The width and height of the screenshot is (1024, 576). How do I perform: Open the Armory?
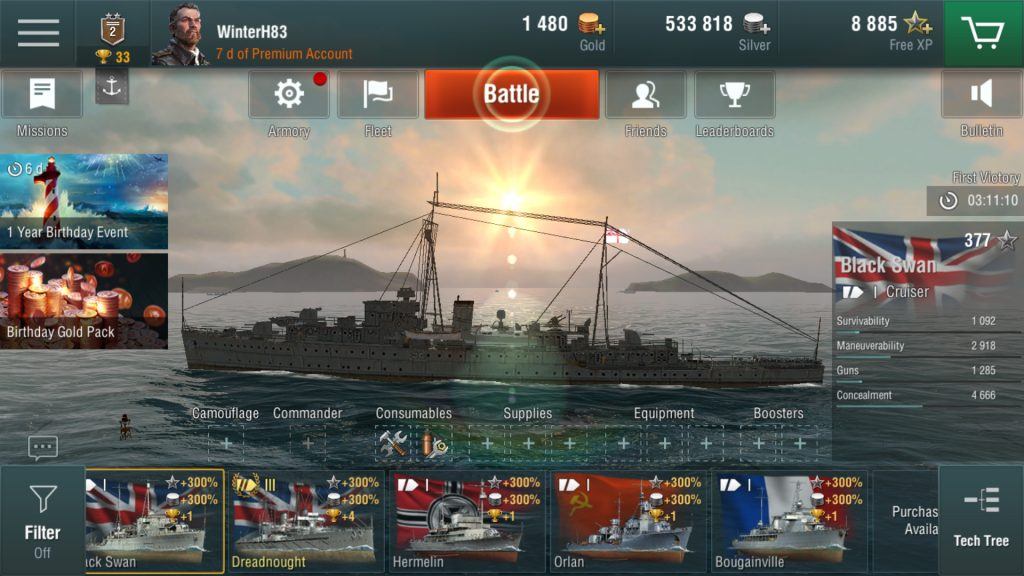[289, 95]
